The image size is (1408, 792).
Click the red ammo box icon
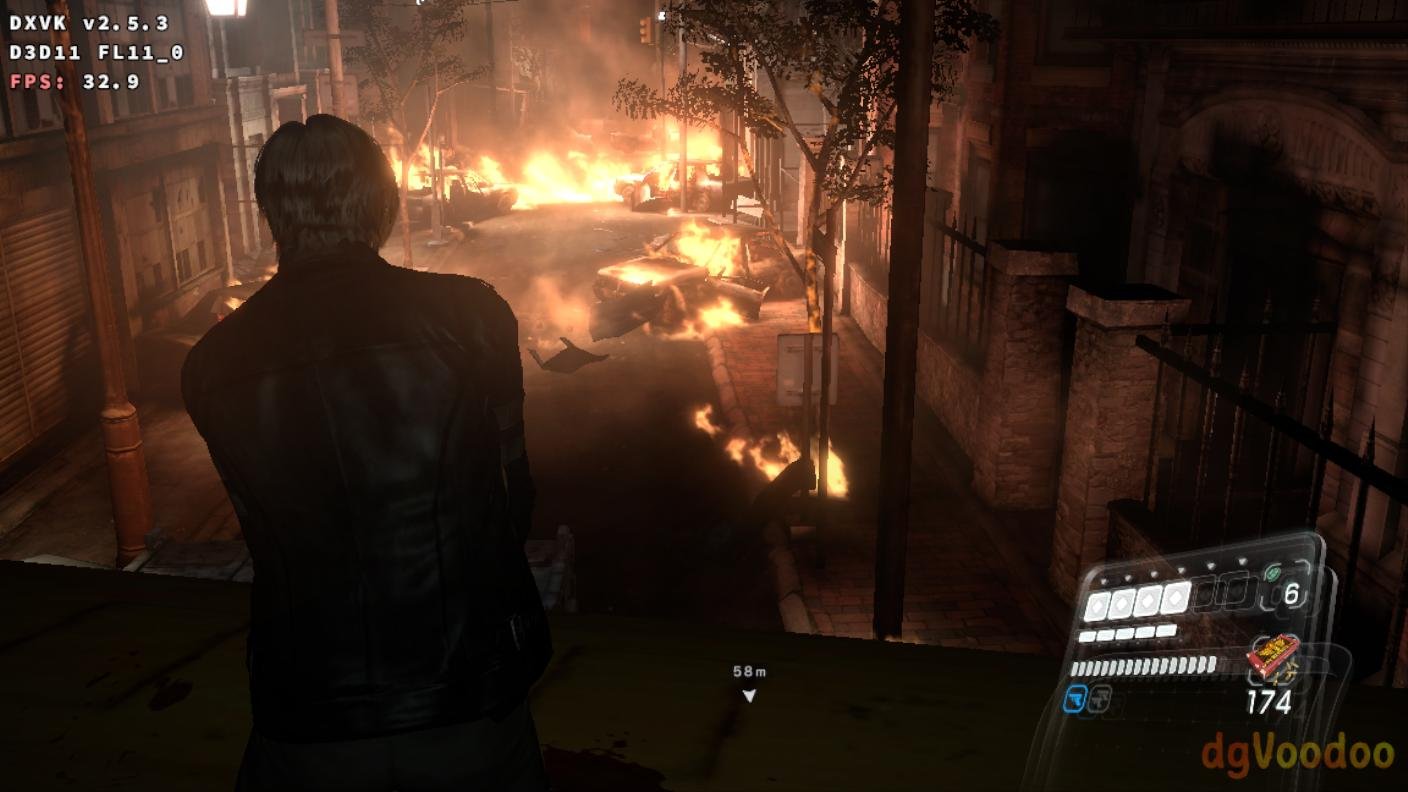(x=1272, y=655)
